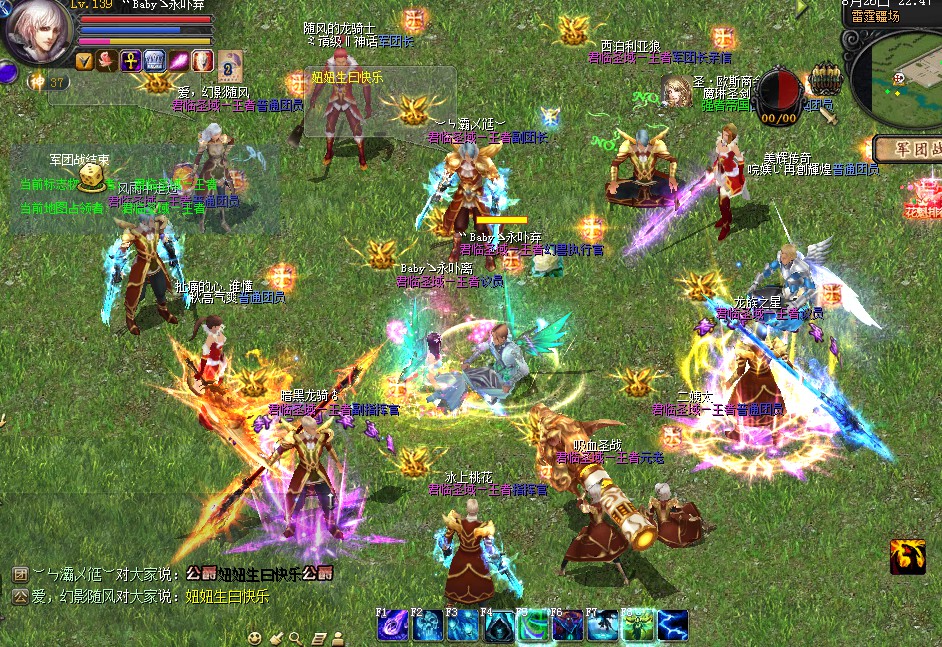Activate the F1 purple comet skill
The height and width of the screenshot is (647, 942).
coord(392,625)
